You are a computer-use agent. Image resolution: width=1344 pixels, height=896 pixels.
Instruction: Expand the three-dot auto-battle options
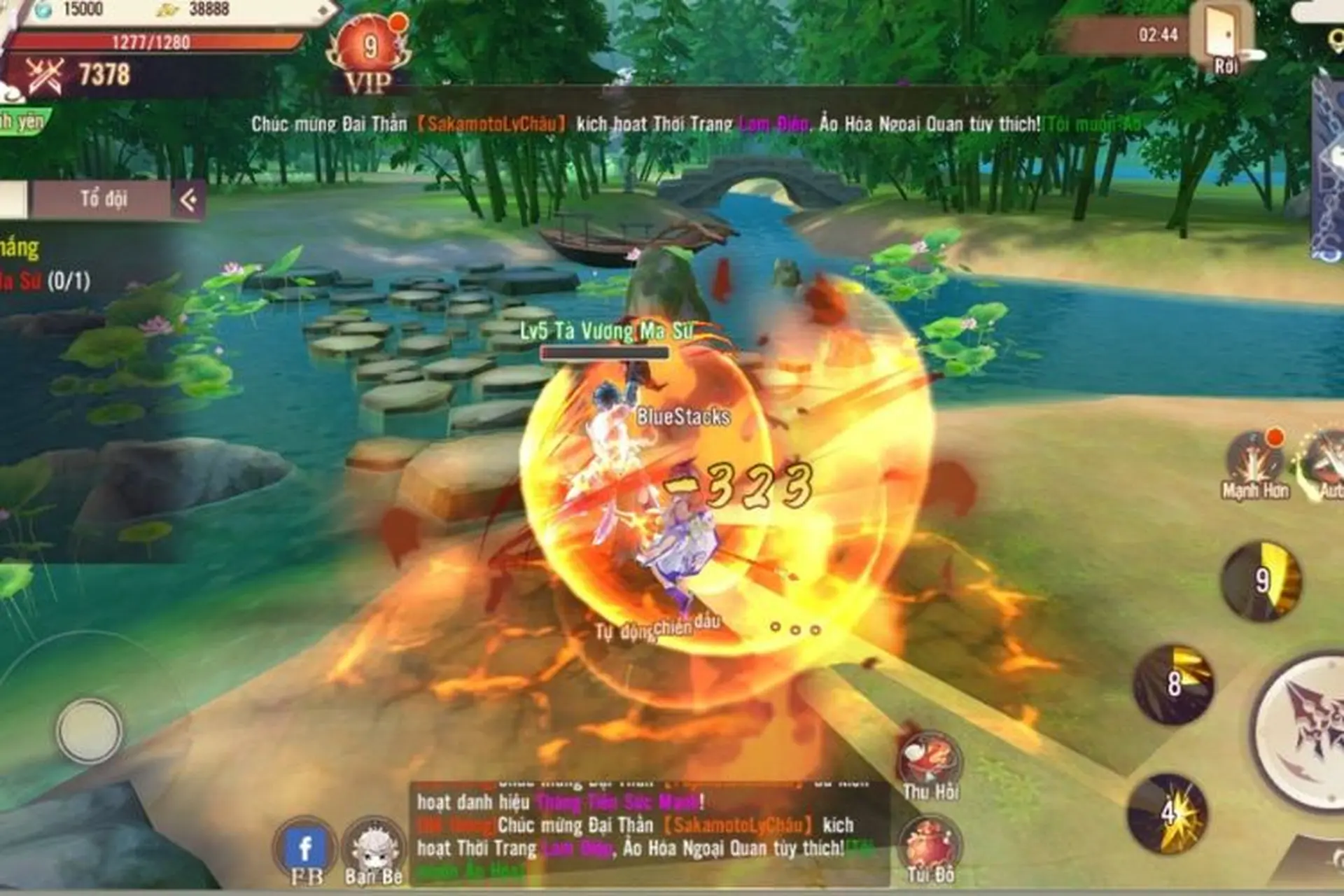click(x=794, y=629)
